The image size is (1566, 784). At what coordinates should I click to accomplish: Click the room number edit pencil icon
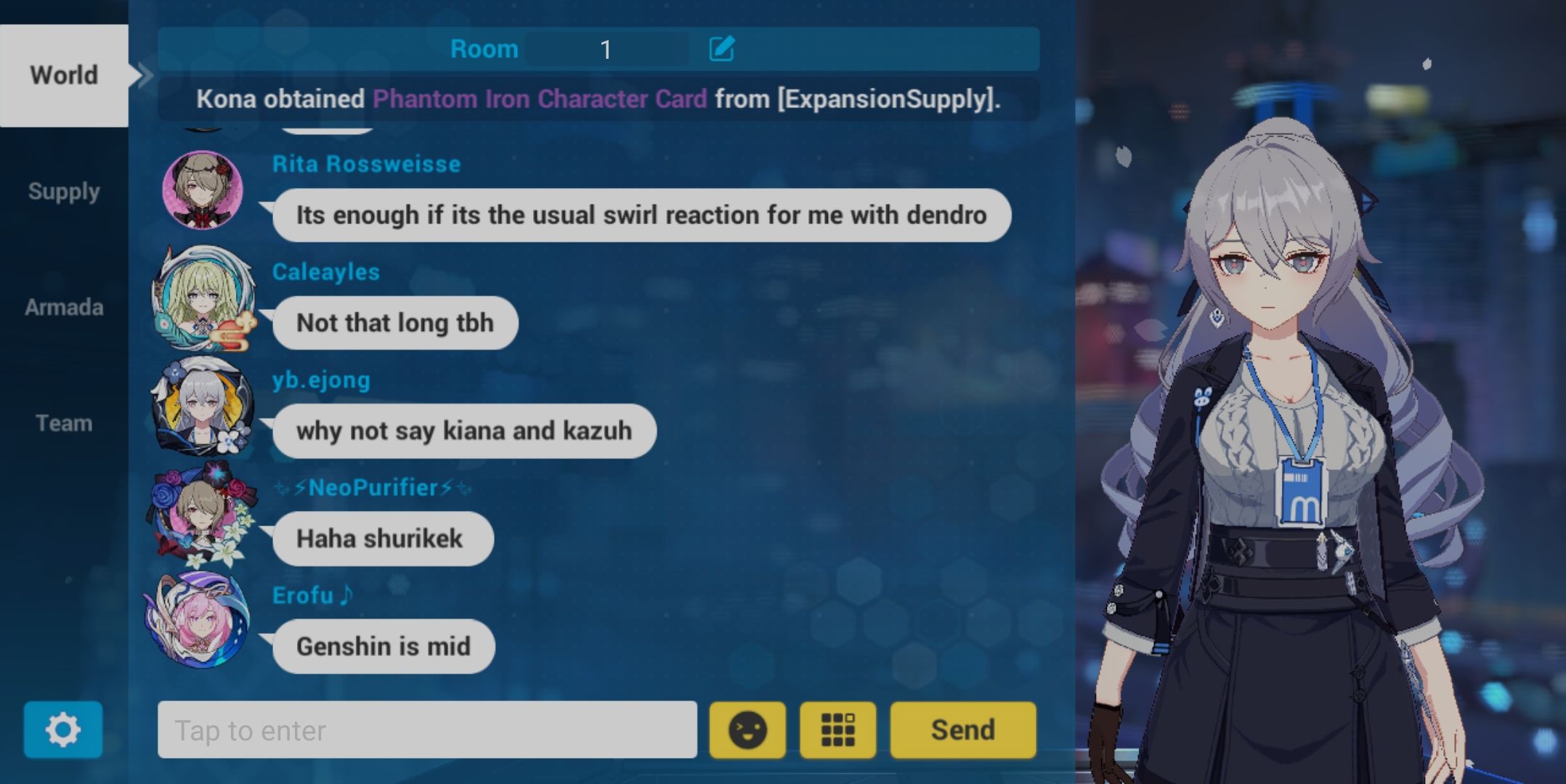tap(720, 48)
